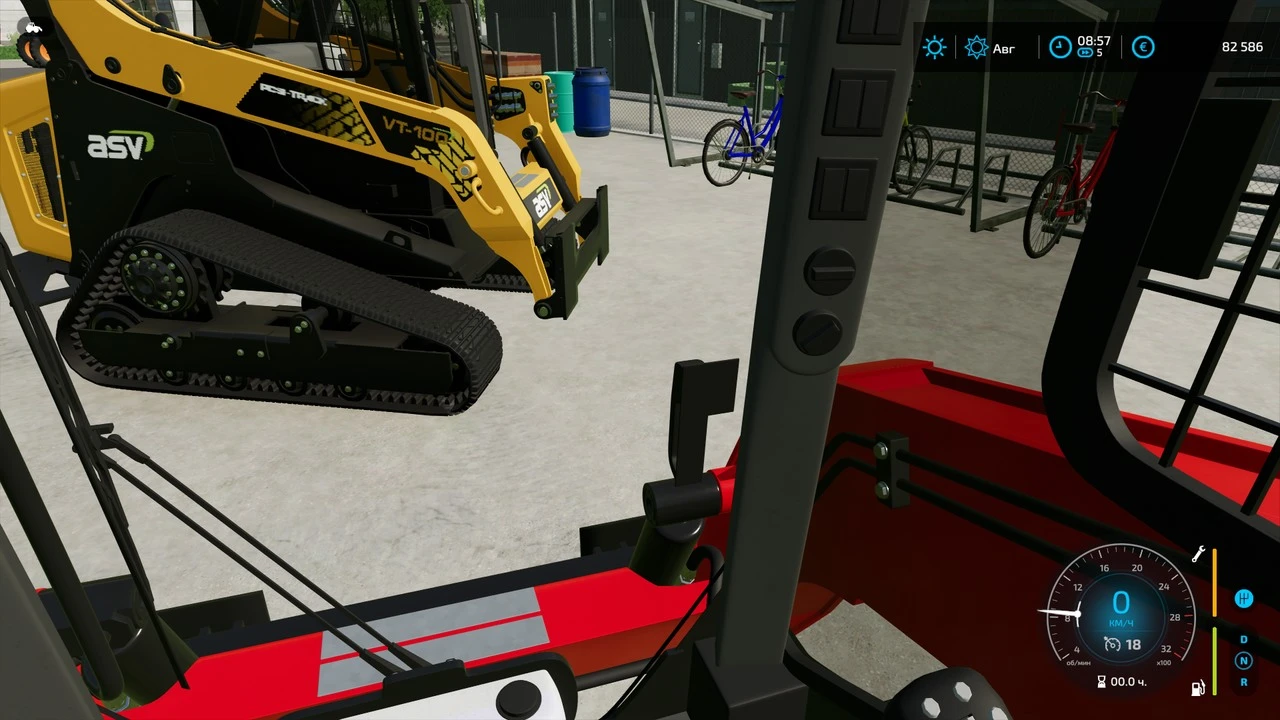
Task: Click the wrench vehicle damage icon
Action: coord(1199,554)
